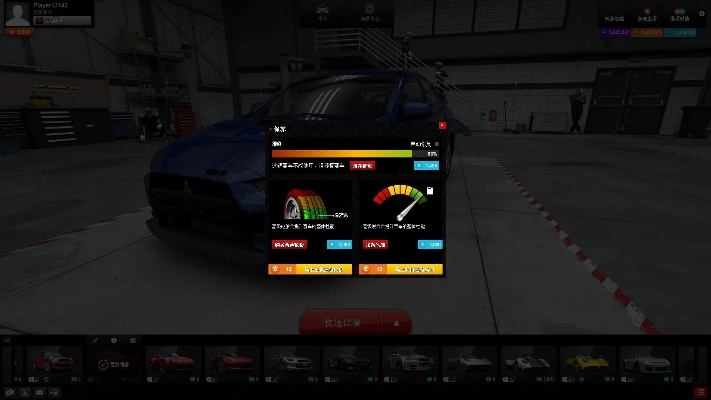Image resolution: width=711 pixels, height=400 pixels.
Task: Buy the 12-coin tire option
Action: point(310,269)
